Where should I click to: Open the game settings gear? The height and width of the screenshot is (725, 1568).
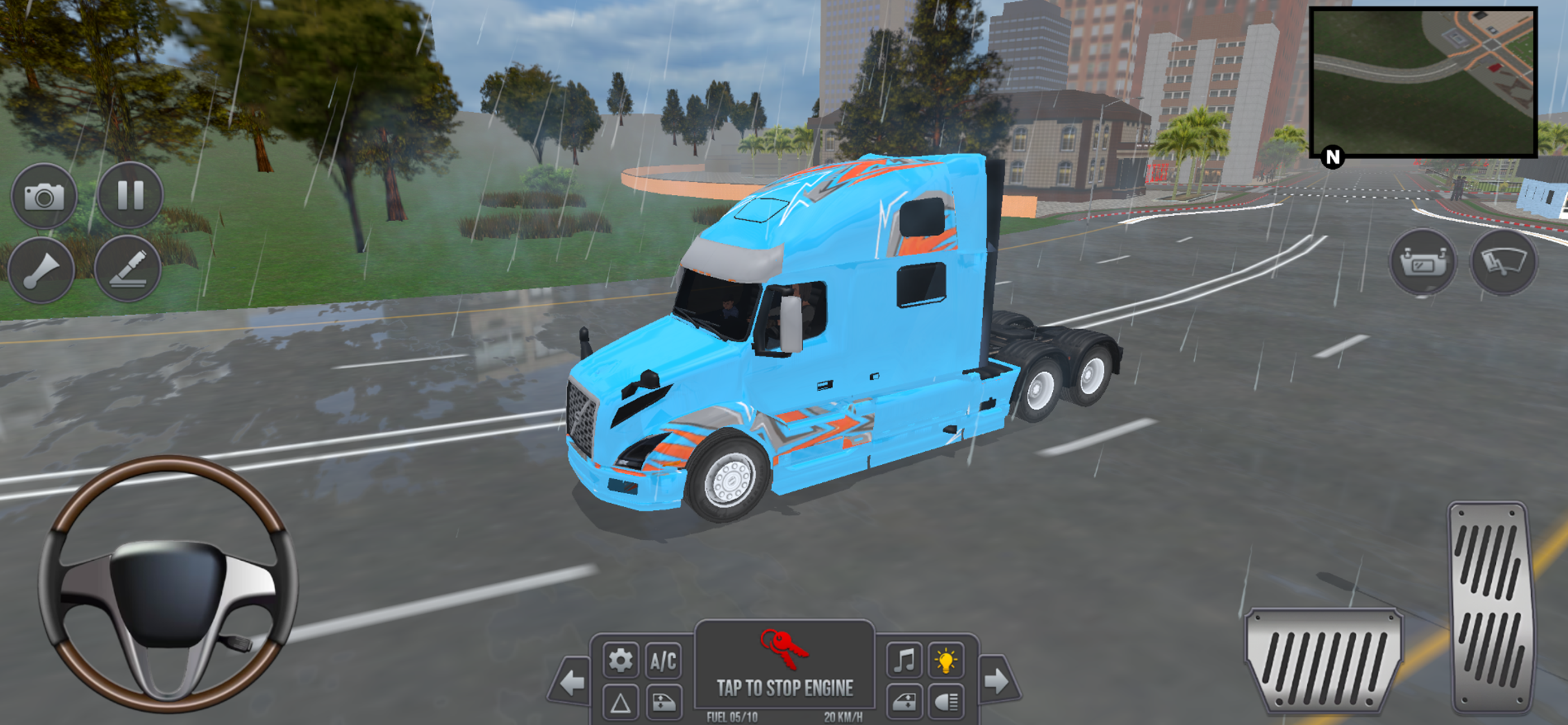point(620,660)
